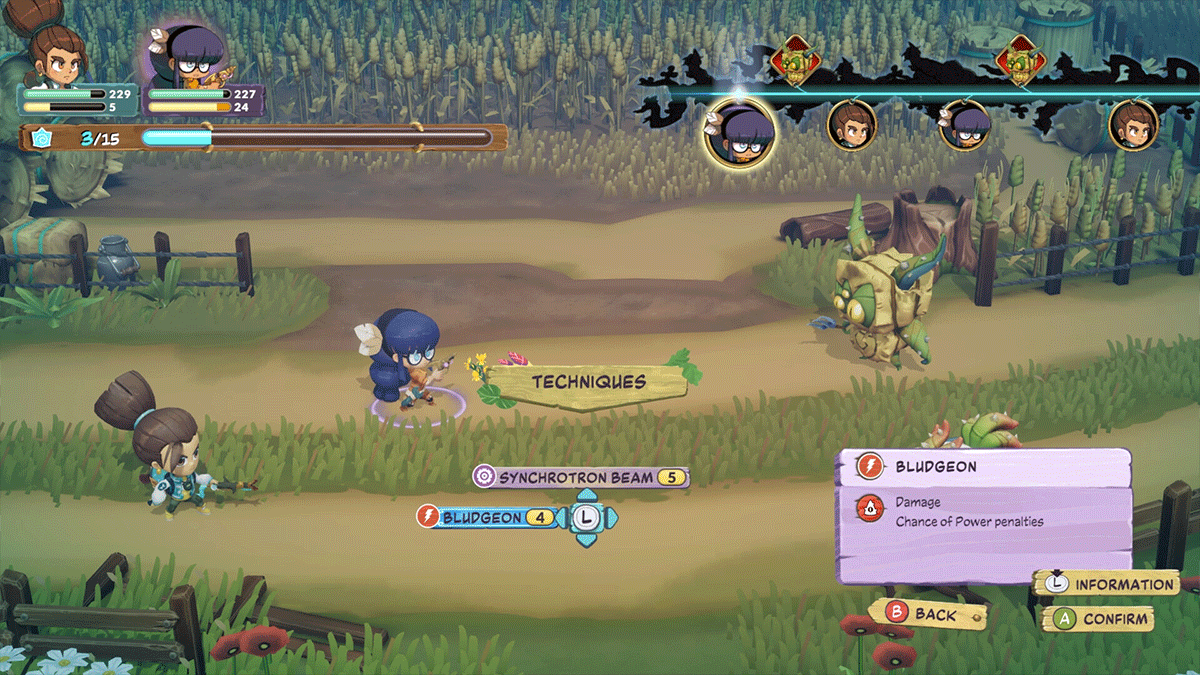Choose the Bludgeon technique
The width and height of the screenshot is (1200, 675).
[488, 517]
